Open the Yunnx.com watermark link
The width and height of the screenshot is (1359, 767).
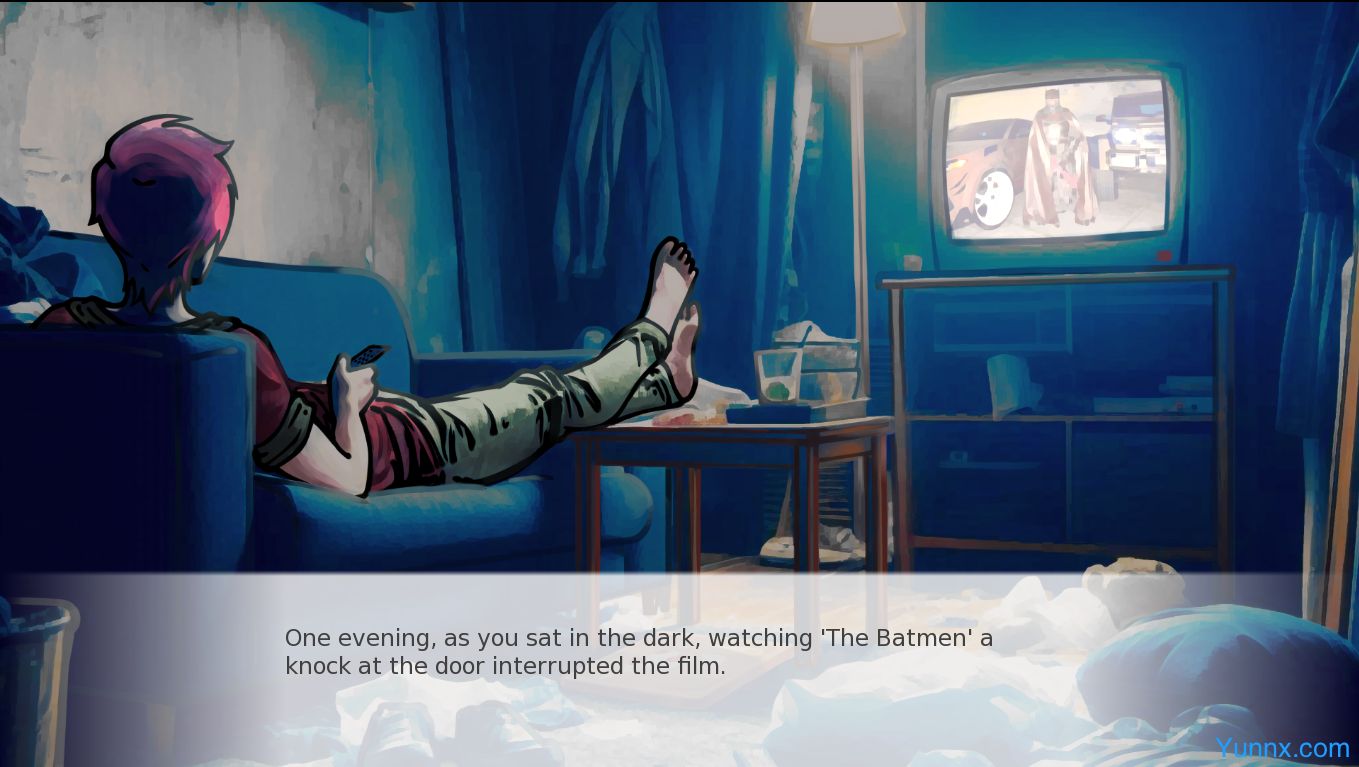coord(1282,748)
